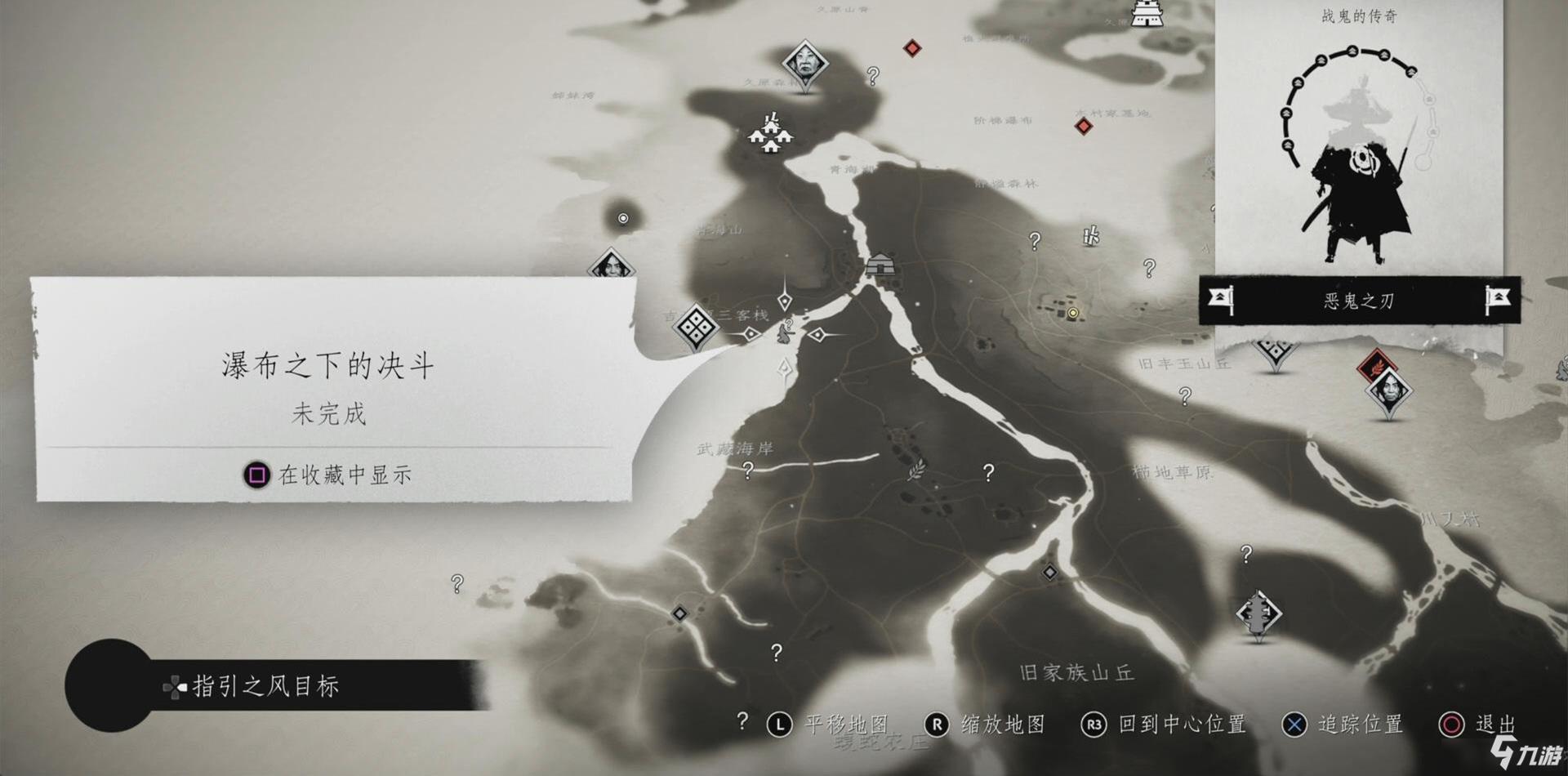The image size is (1568, 776).
Task: Choose the four-diamond crest map marker
Action: pyautogui.click(x=696, y=327)
